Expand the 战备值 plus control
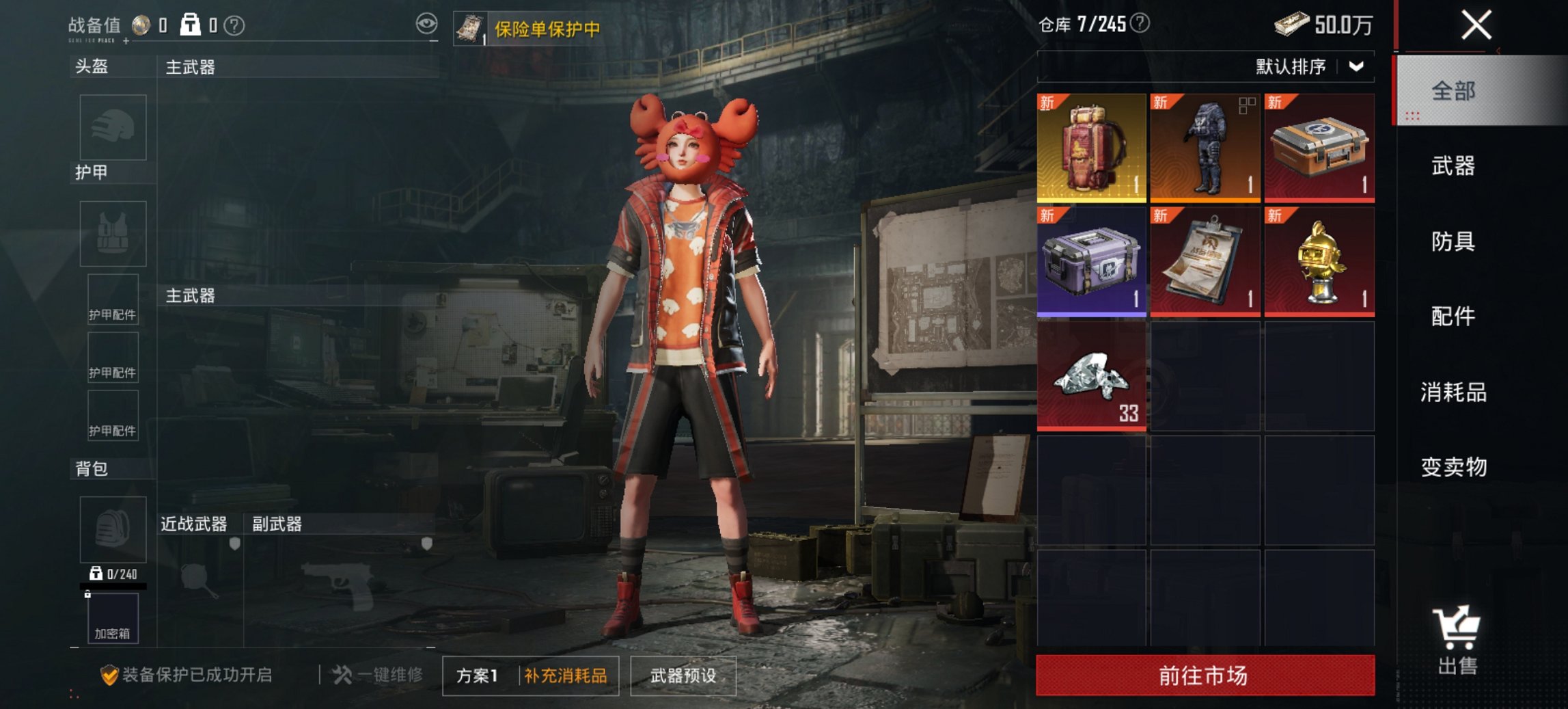 coord(126,42)
